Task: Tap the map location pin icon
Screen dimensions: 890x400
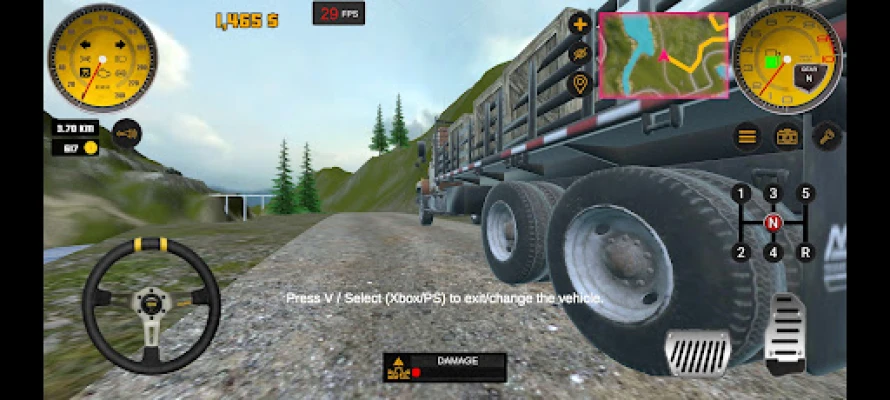Action: click(578, 83)
